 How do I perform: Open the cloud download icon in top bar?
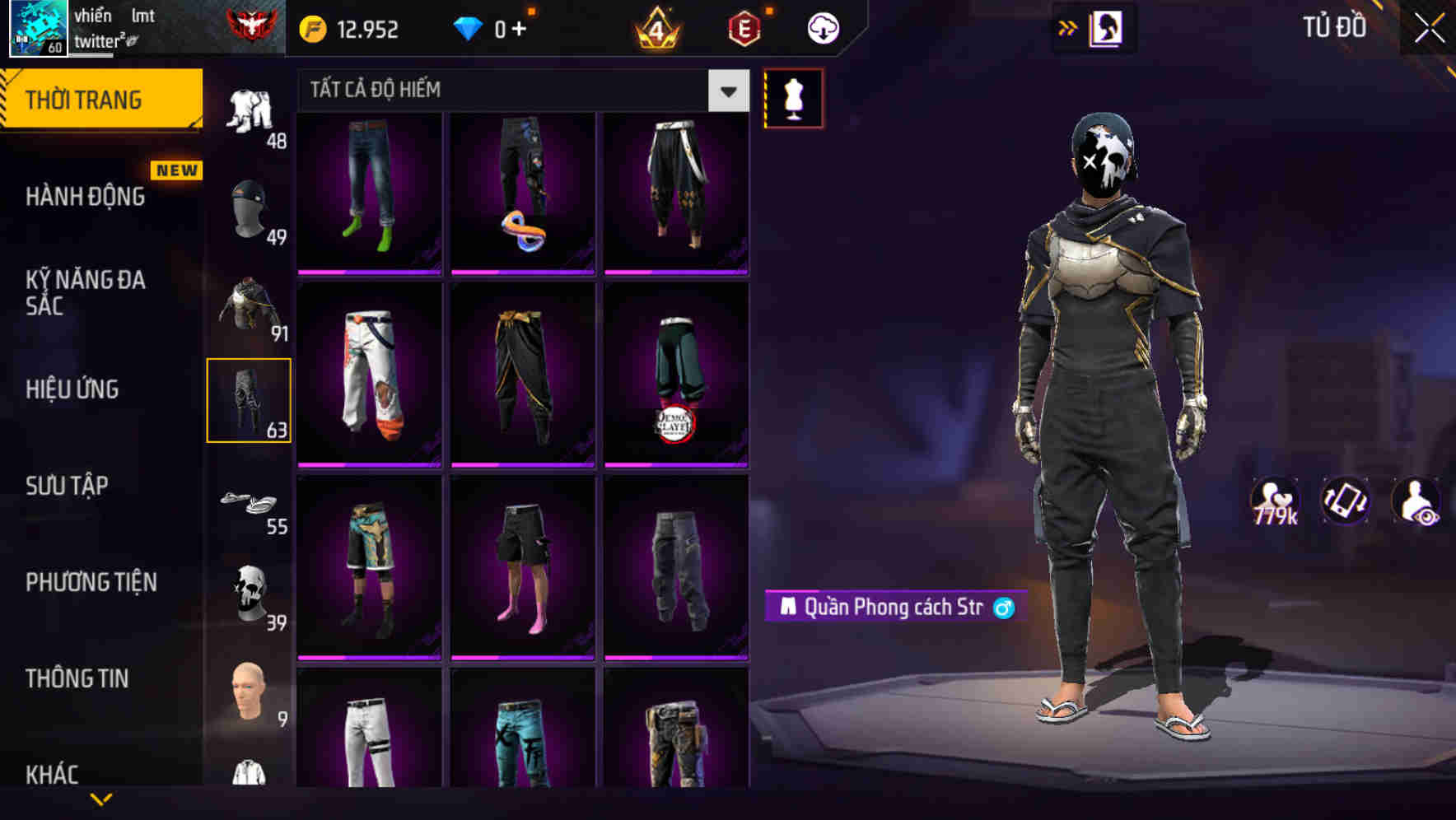[x=822, y=27]
